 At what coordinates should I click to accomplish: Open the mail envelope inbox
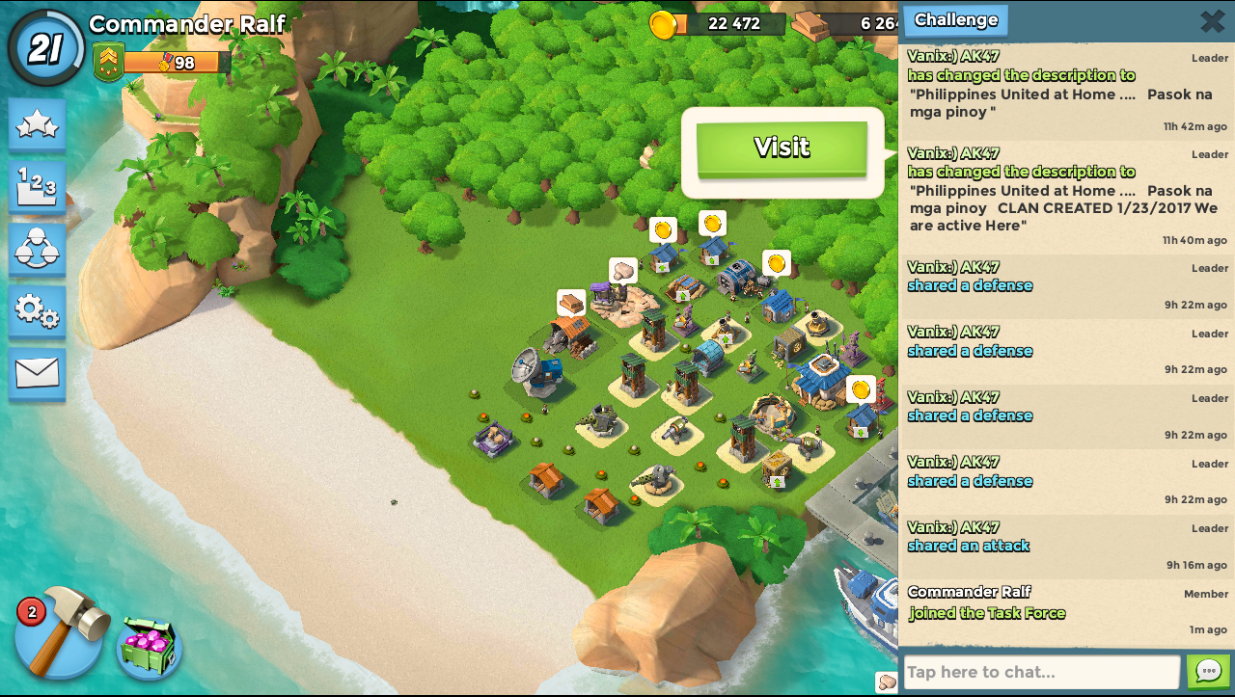pyautogui.click(x=37, y=374)
